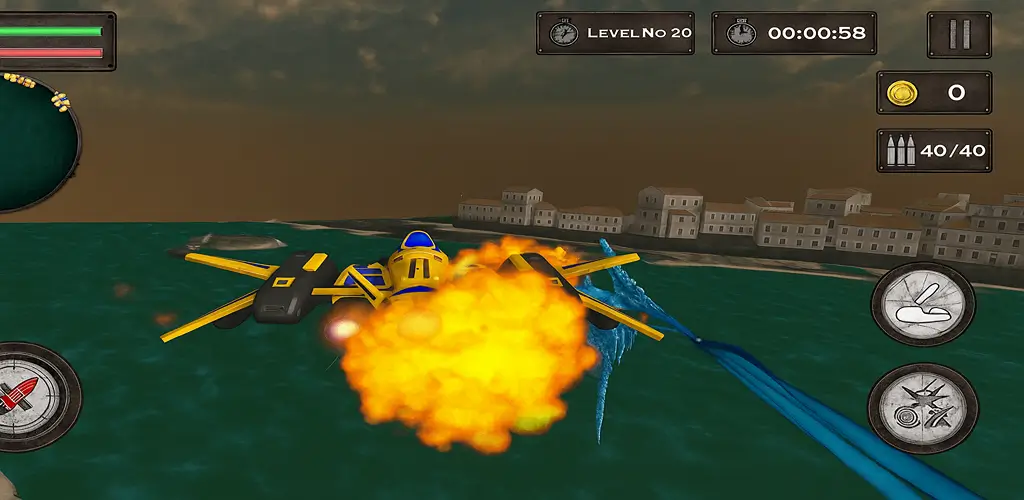The width and height of the screenshot is (1024, 500).
Task: Activate the jet with target button
Action: 922,407
